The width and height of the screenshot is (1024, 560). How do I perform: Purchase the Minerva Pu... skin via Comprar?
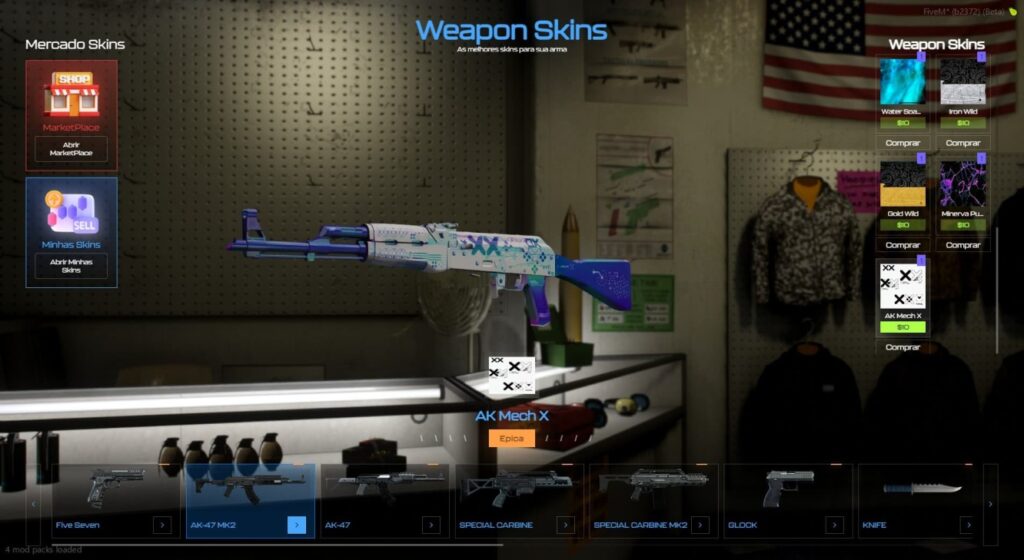(963, 245)
